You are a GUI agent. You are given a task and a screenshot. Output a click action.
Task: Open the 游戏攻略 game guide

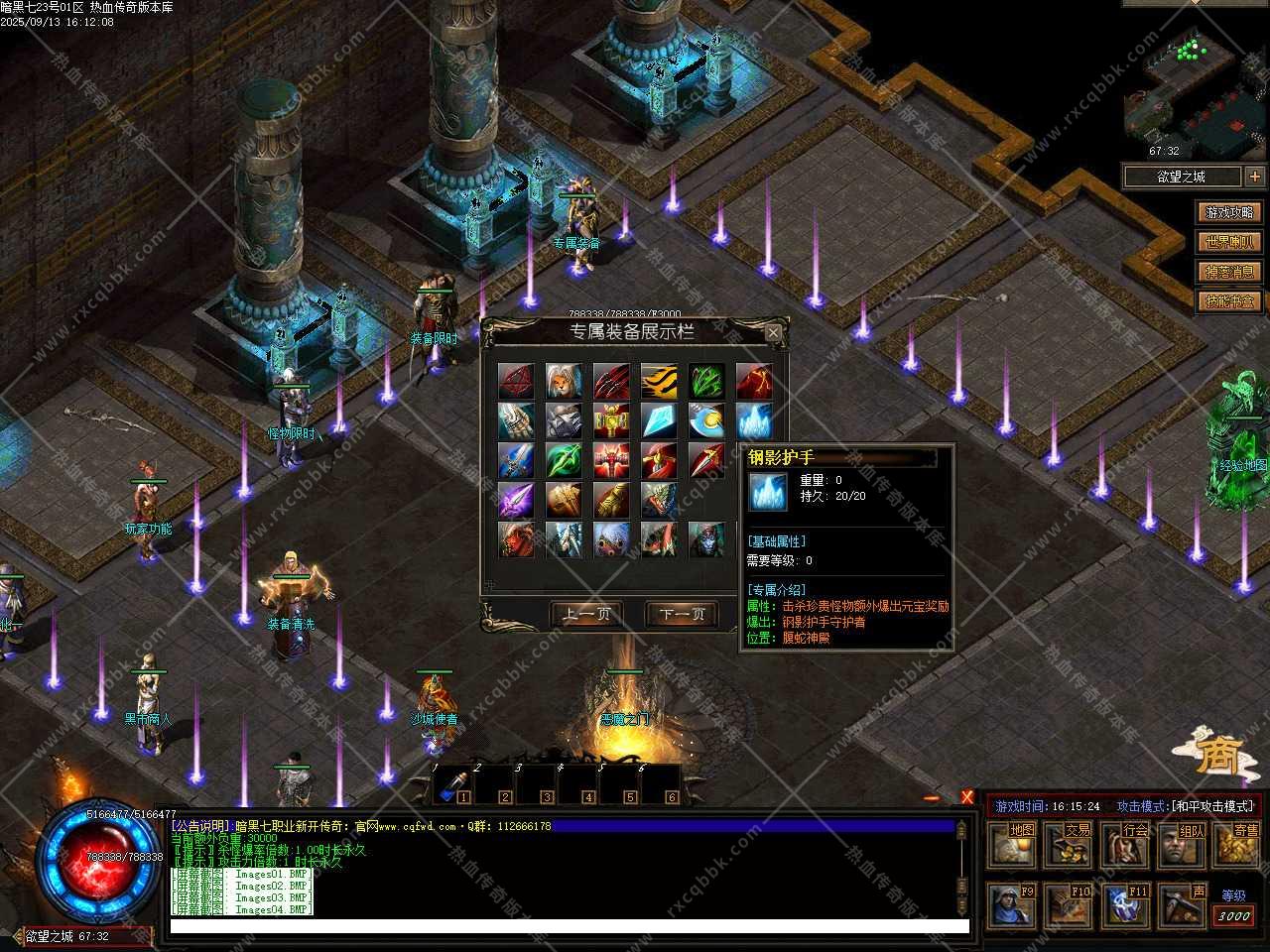click(1229, 212)
